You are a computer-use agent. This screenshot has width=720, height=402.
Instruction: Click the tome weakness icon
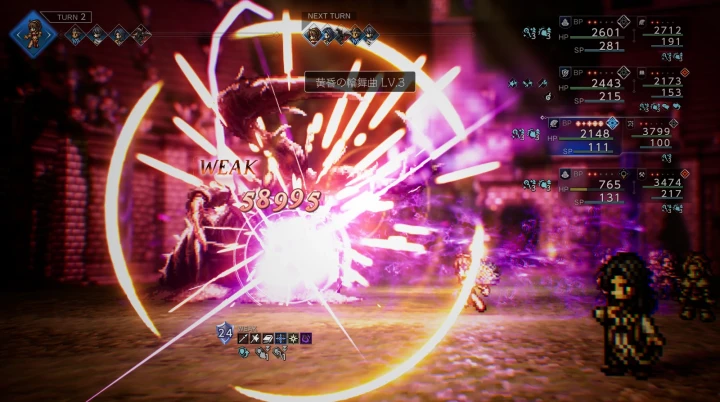(270, 339)
